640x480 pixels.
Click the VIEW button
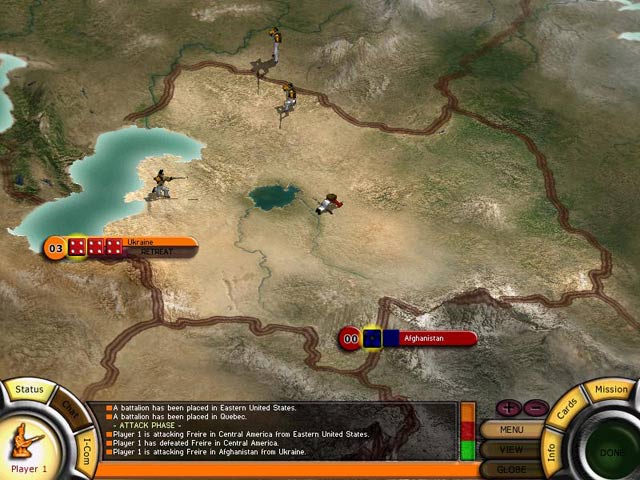pos(511,450)
